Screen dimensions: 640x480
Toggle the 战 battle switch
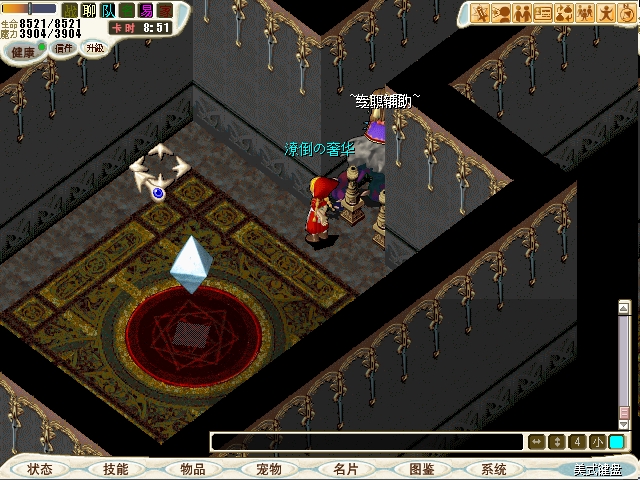tap(70, 10)
